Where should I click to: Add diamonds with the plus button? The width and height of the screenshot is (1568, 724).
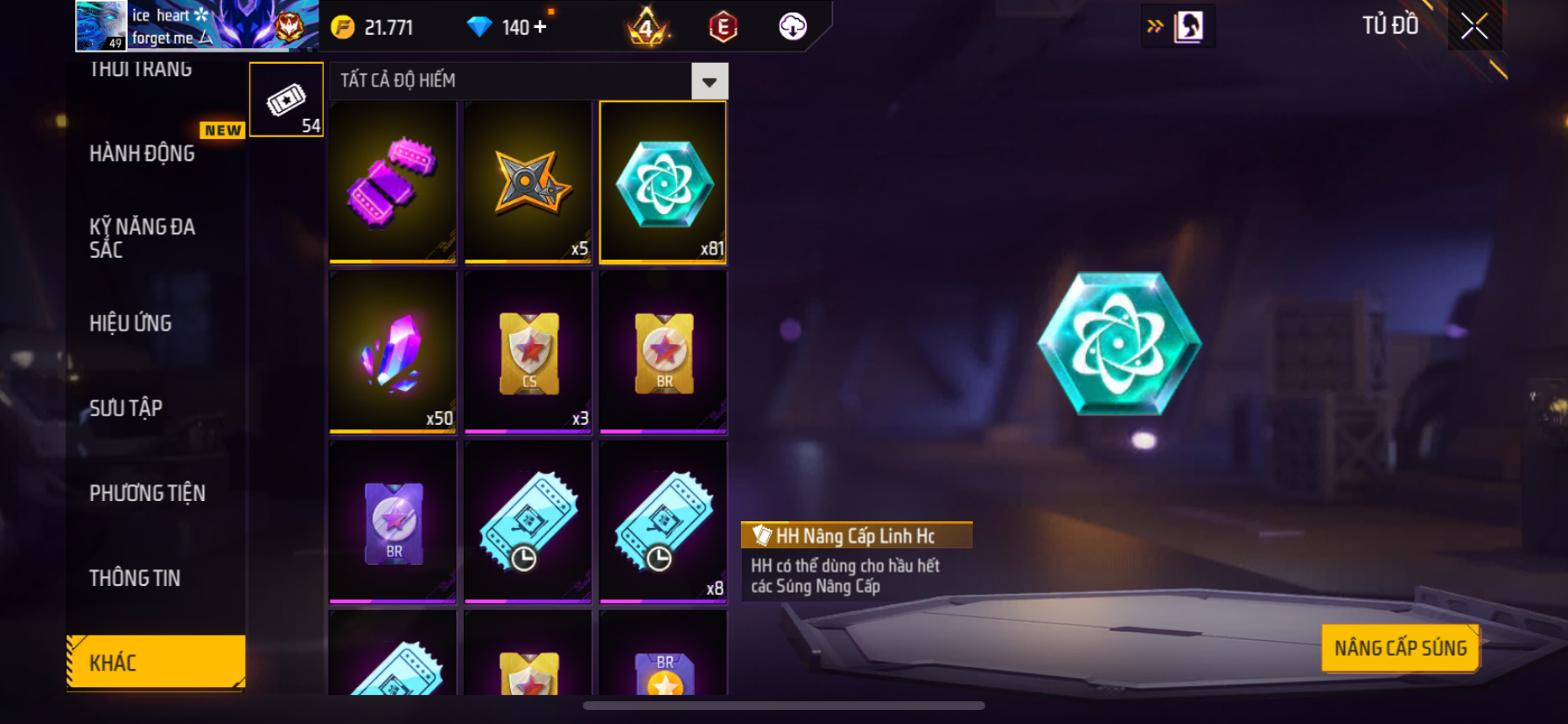(x=540, y=27)
